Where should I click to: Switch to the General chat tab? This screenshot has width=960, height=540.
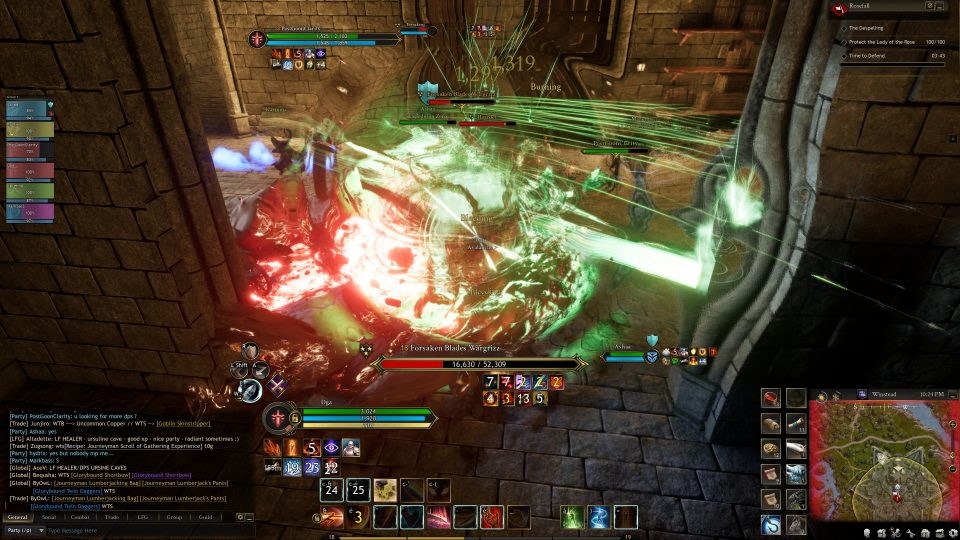coord(20,517)
